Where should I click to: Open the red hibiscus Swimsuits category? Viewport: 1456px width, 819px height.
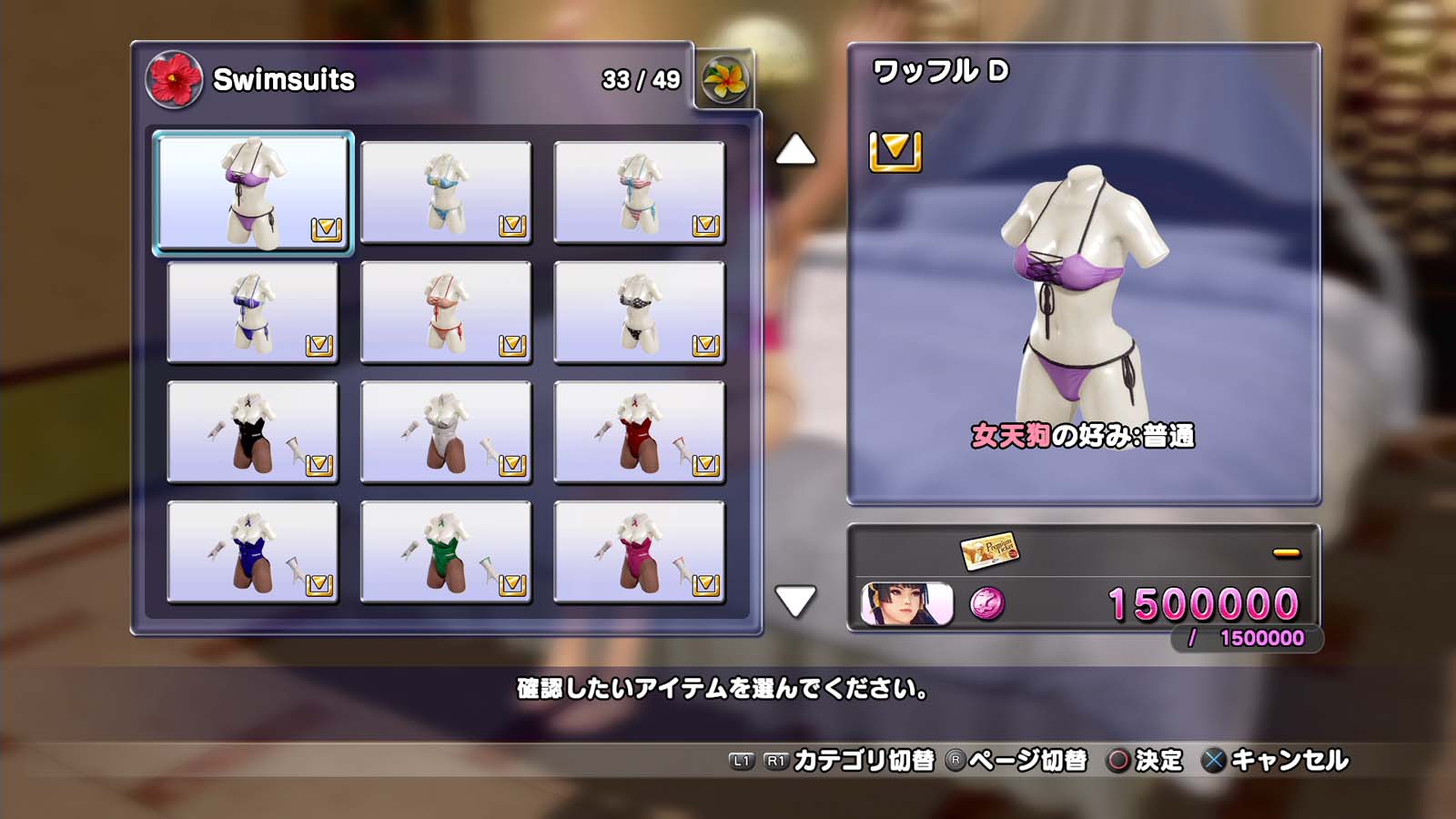(x=174, y=79)
